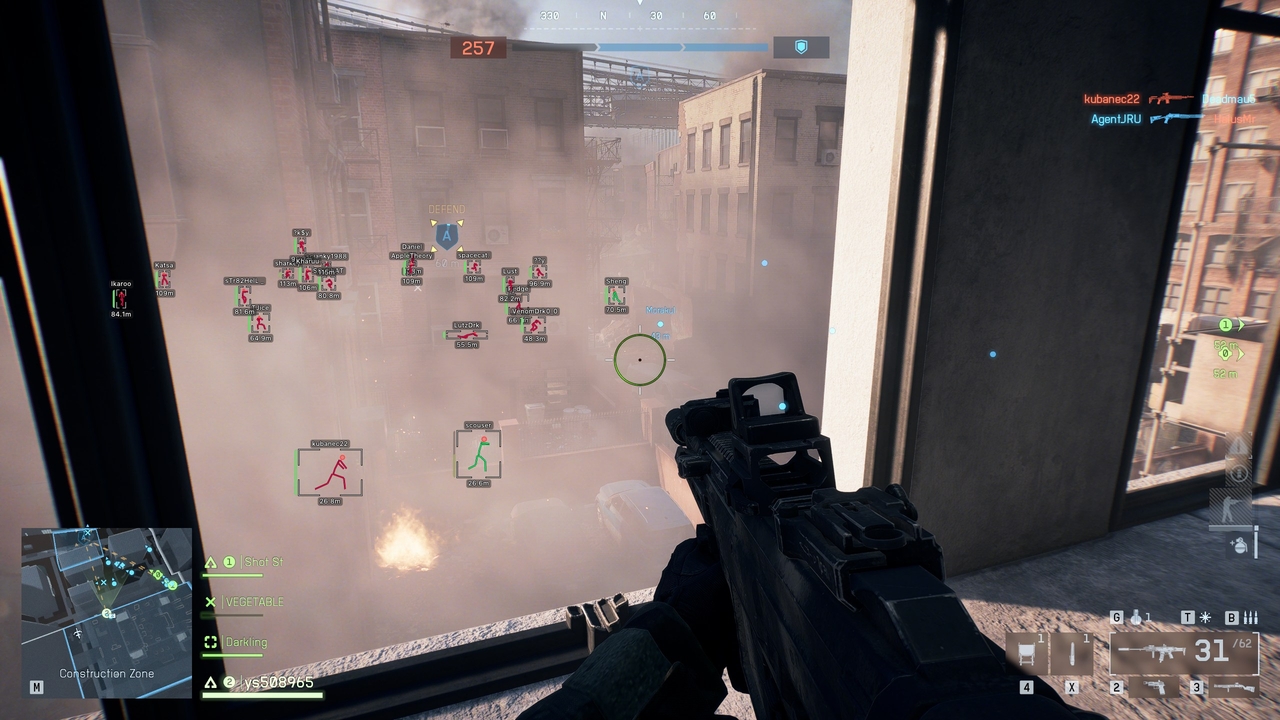Select squadmate Darkling in the squad list

click(246, 641)
